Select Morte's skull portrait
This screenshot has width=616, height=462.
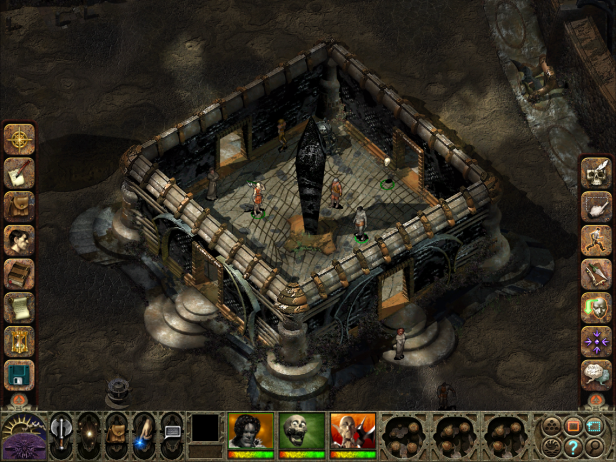coord(301,432)
